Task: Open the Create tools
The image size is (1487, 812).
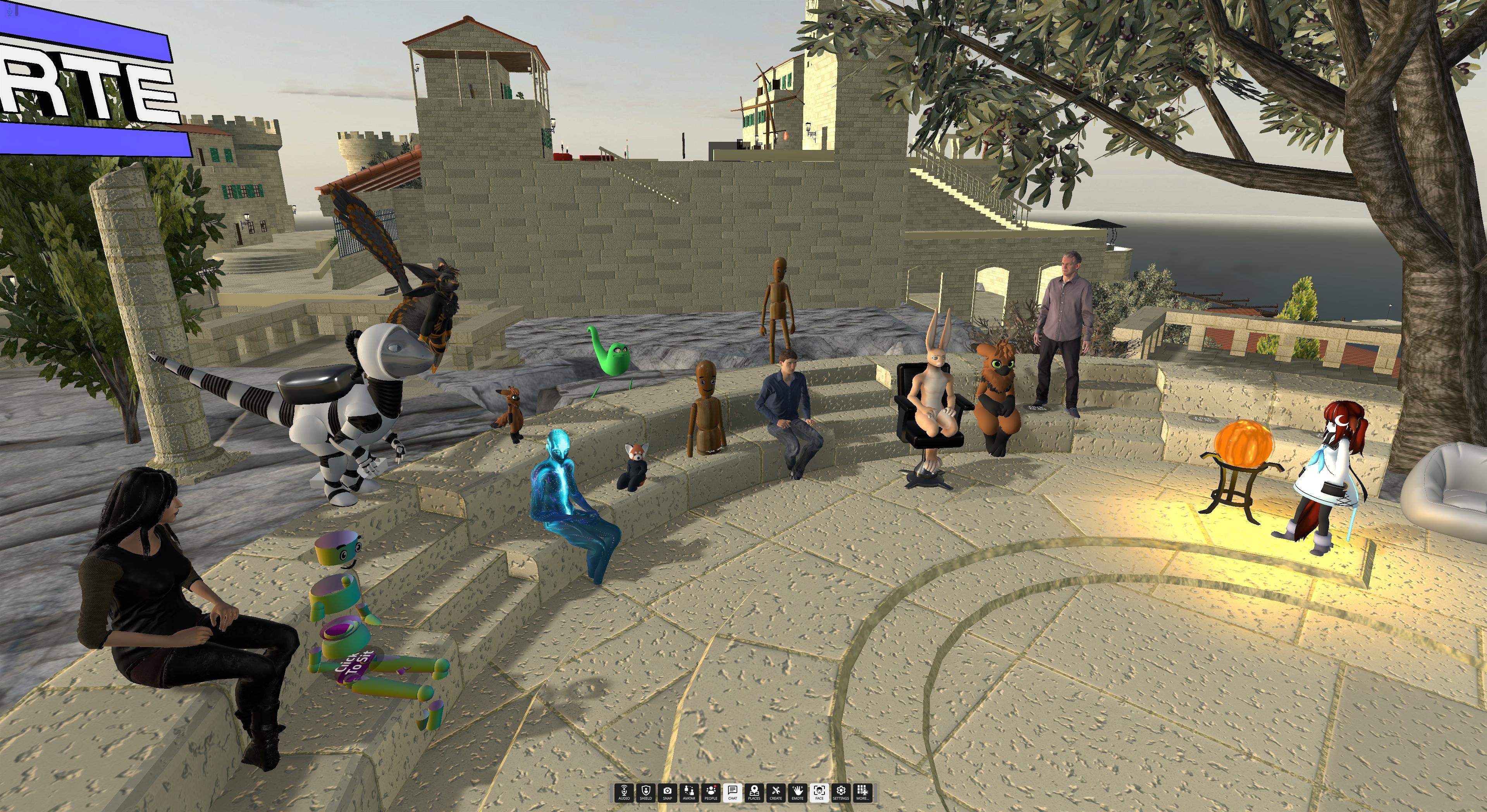Action: pos(776,792)
